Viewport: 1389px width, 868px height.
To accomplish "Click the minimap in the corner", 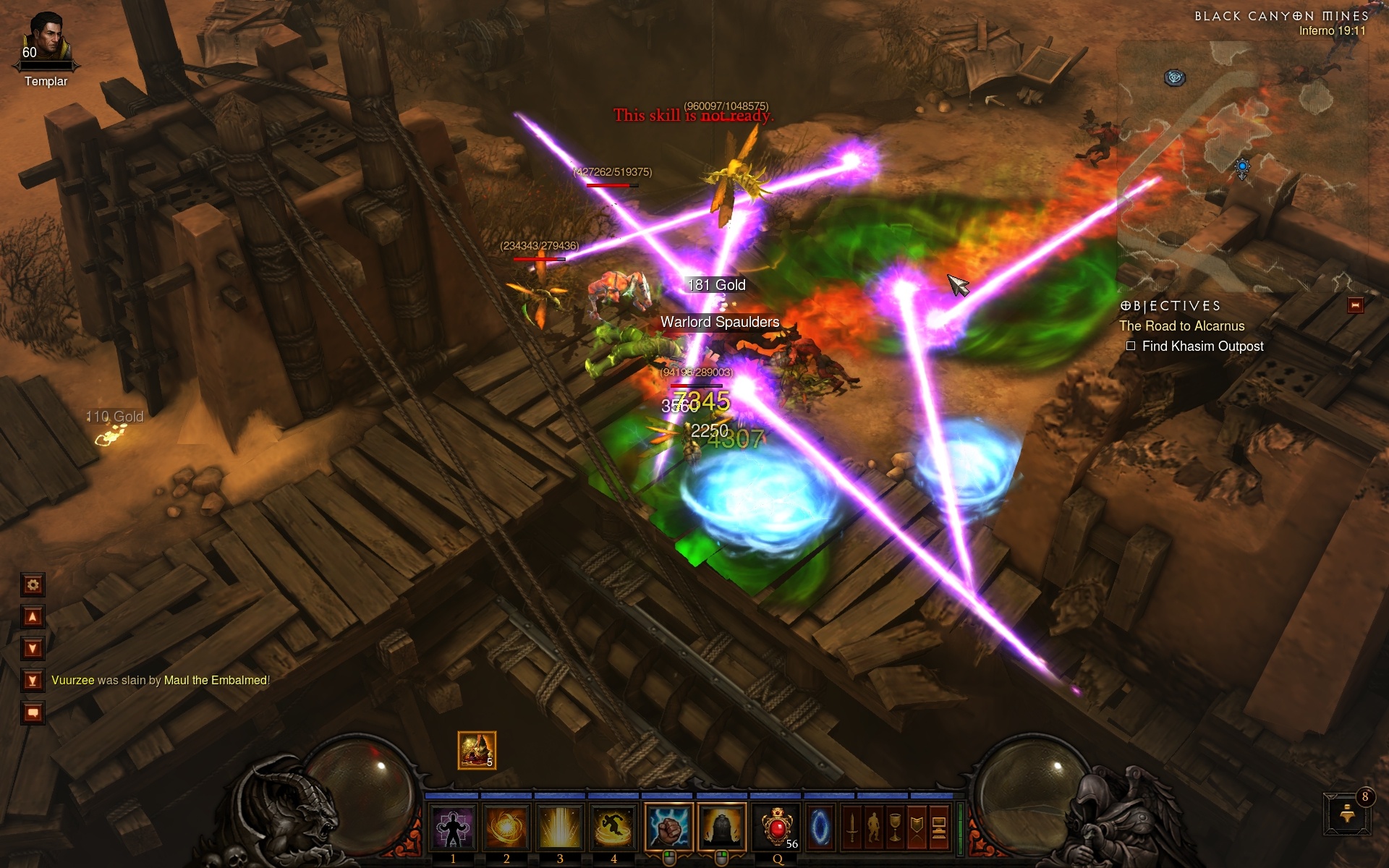I will click(x=1241, y=166).
